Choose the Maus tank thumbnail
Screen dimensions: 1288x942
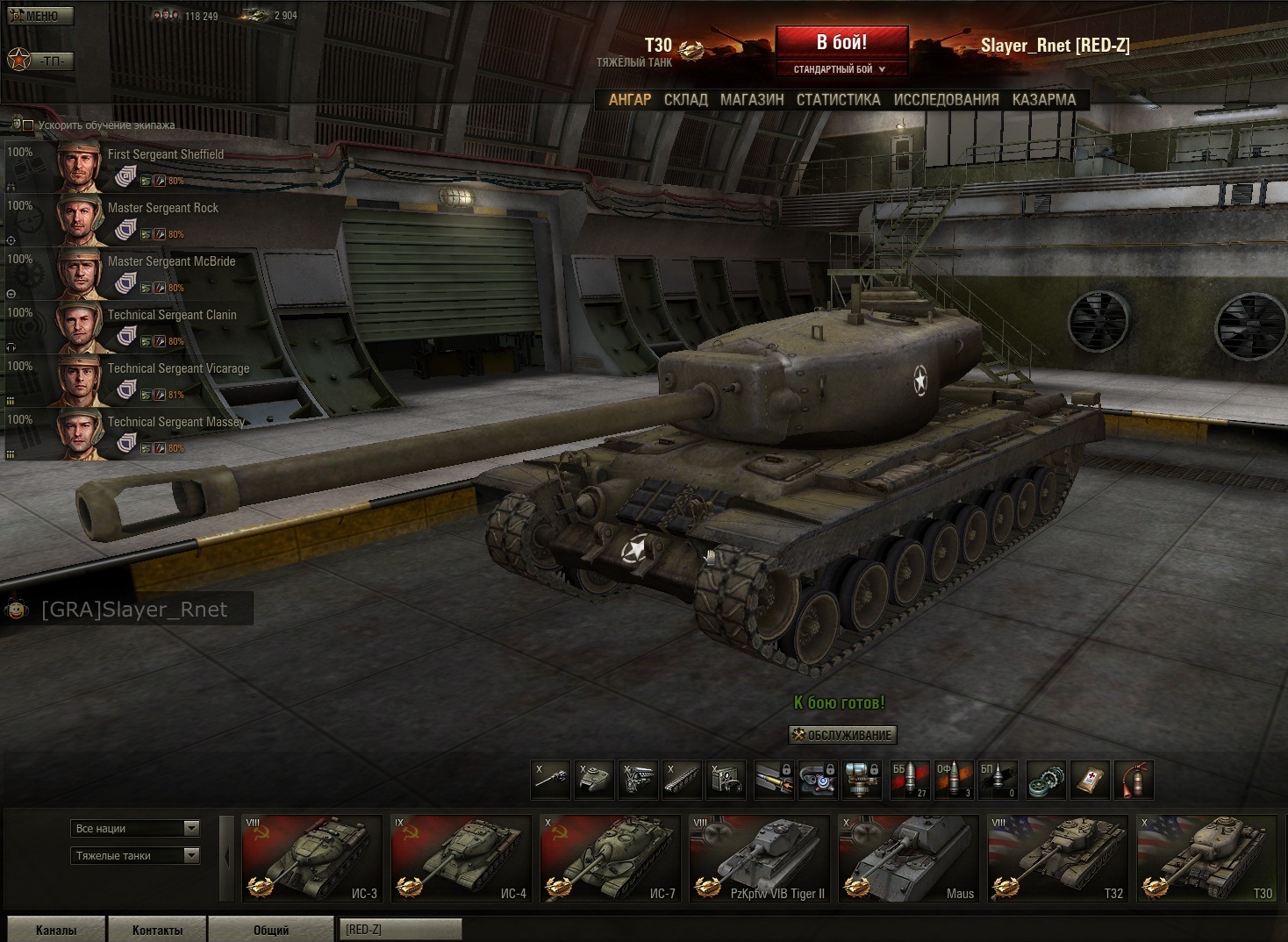click(908, 859)
